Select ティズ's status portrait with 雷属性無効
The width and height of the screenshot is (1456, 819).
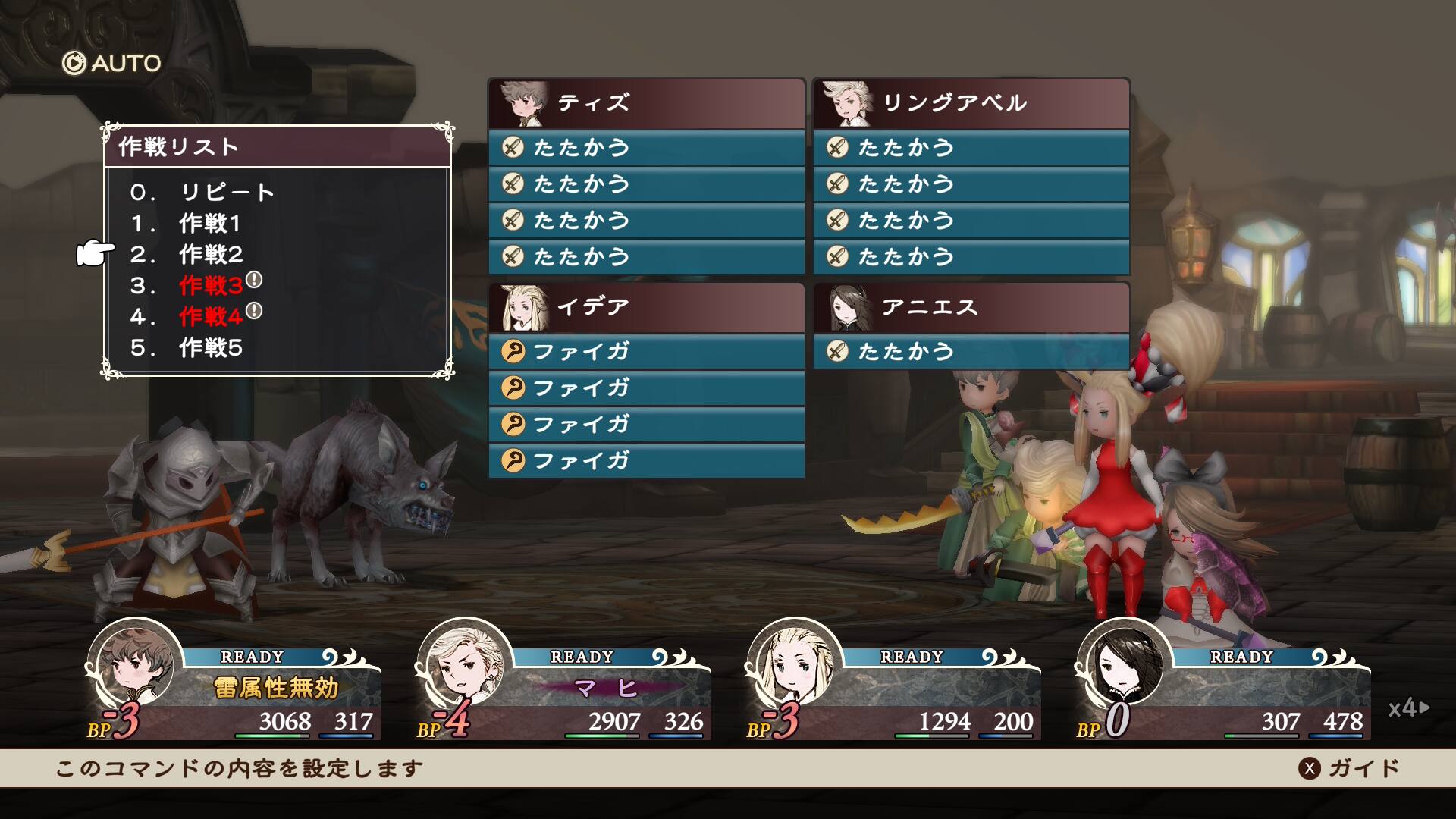136,665
